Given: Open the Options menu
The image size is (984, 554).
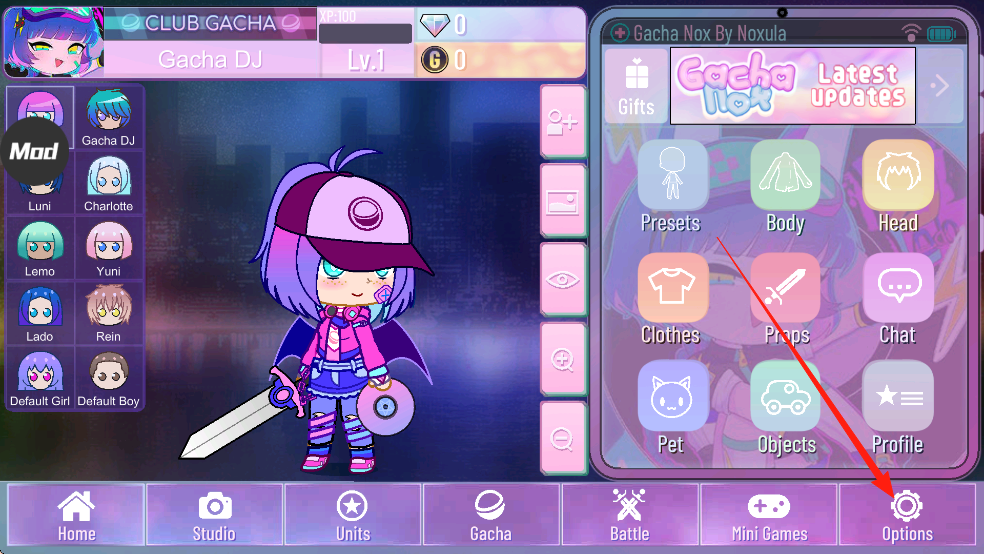Looking at the screenshot, I should tap(906, 515).
